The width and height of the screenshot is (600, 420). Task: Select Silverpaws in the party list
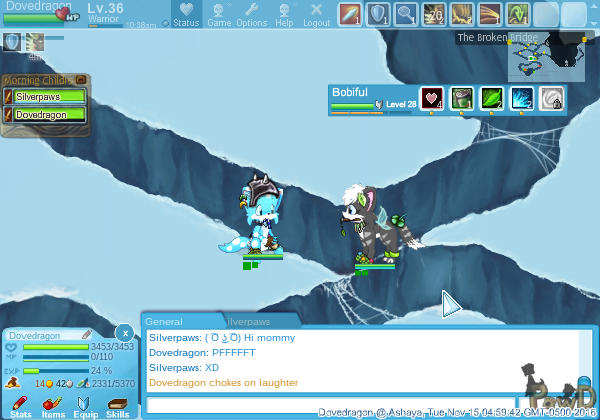pos(48,97)
